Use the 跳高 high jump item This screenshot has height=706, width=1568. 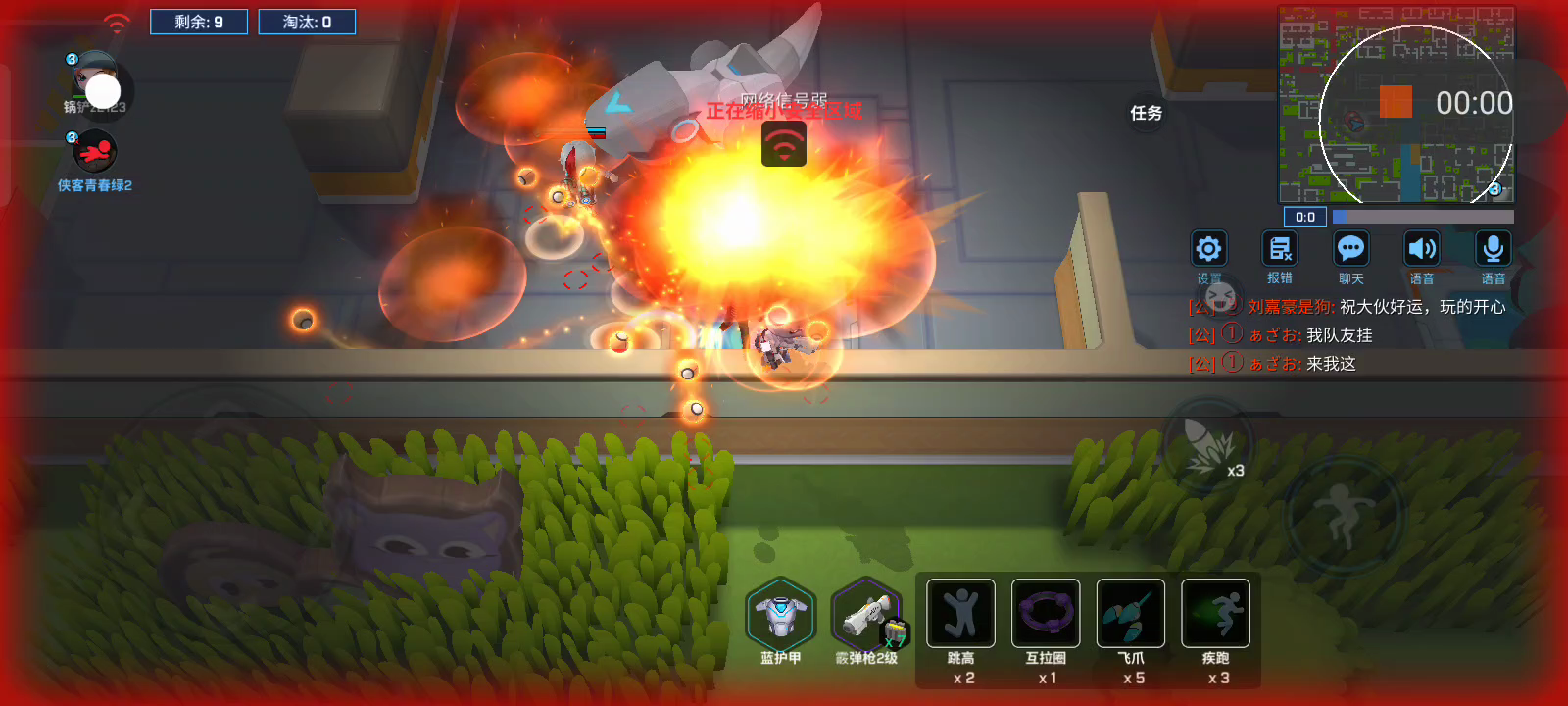coord(960,614)
